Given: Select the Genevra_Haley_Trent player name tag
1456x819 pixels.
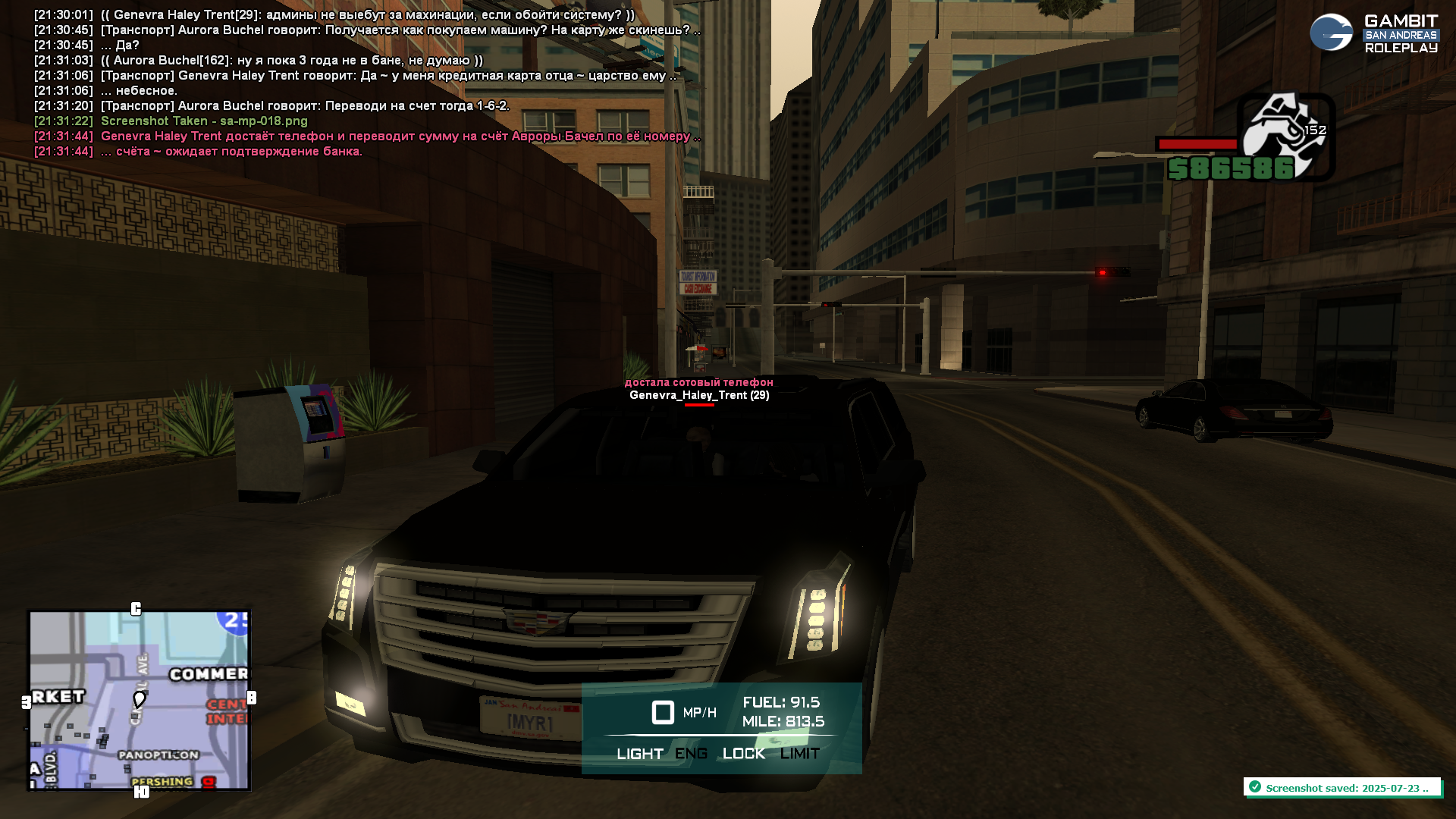Looking at the screenshot, I should click(698, 395).
